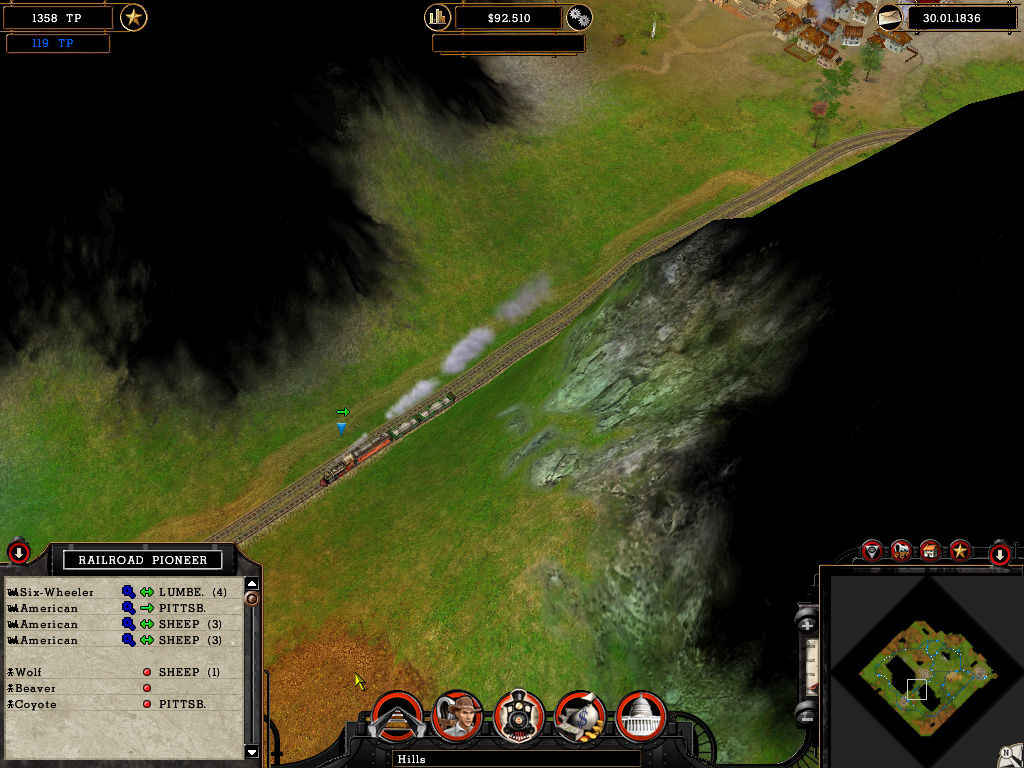Open the capitol building menu

(x=641, y=716)
